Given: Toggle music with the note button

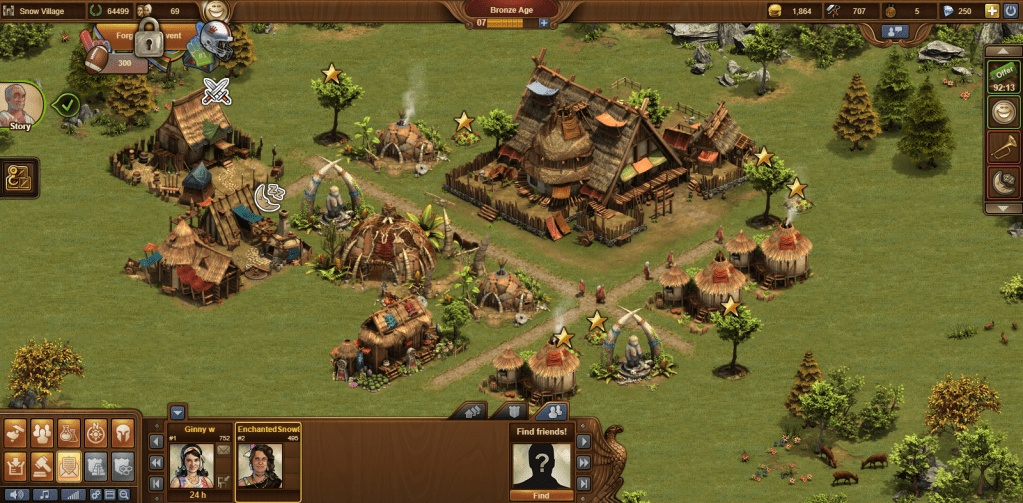Looking at the screenshot, I should point(46,495).
